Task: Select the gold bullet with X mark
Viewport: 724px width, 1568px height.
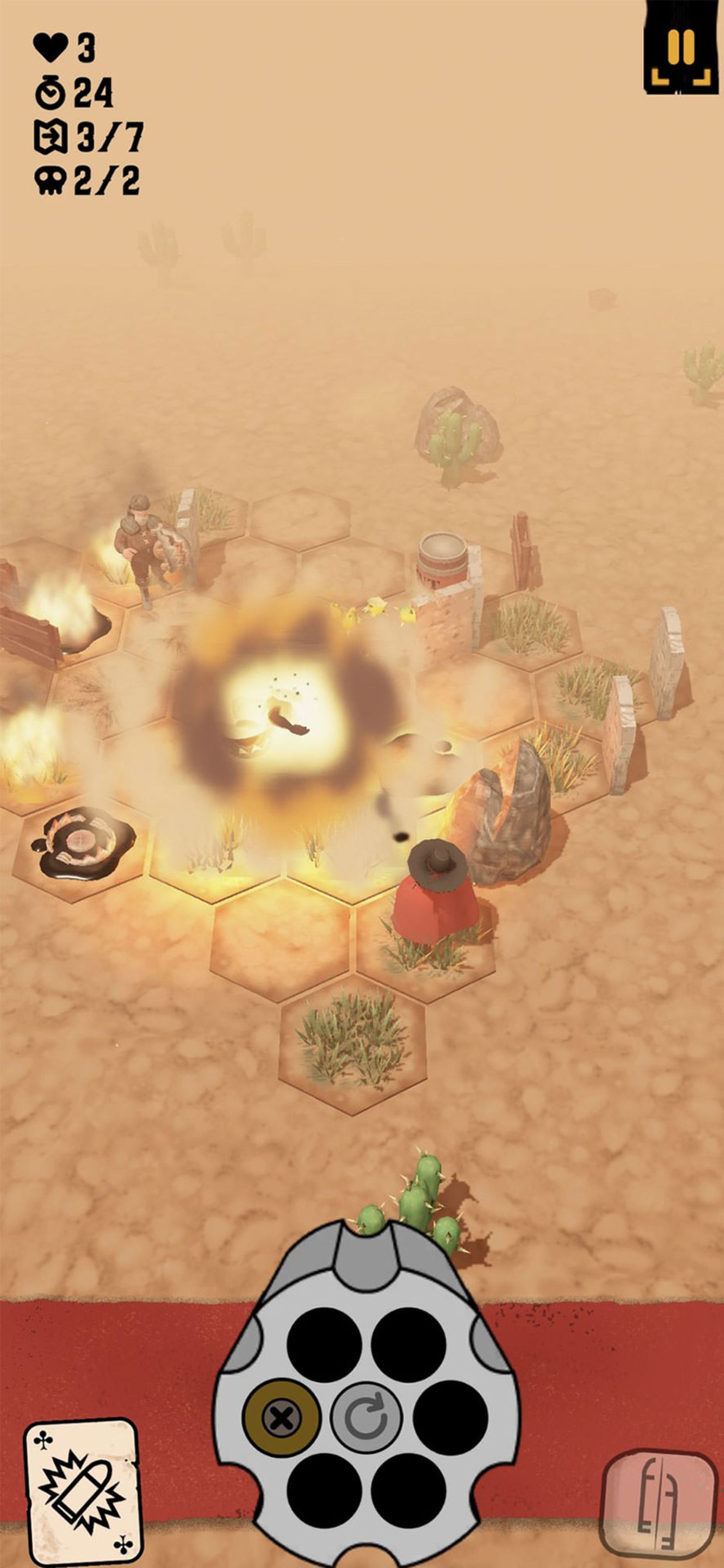Action: pyautogui.click(x=281, y=1418)
